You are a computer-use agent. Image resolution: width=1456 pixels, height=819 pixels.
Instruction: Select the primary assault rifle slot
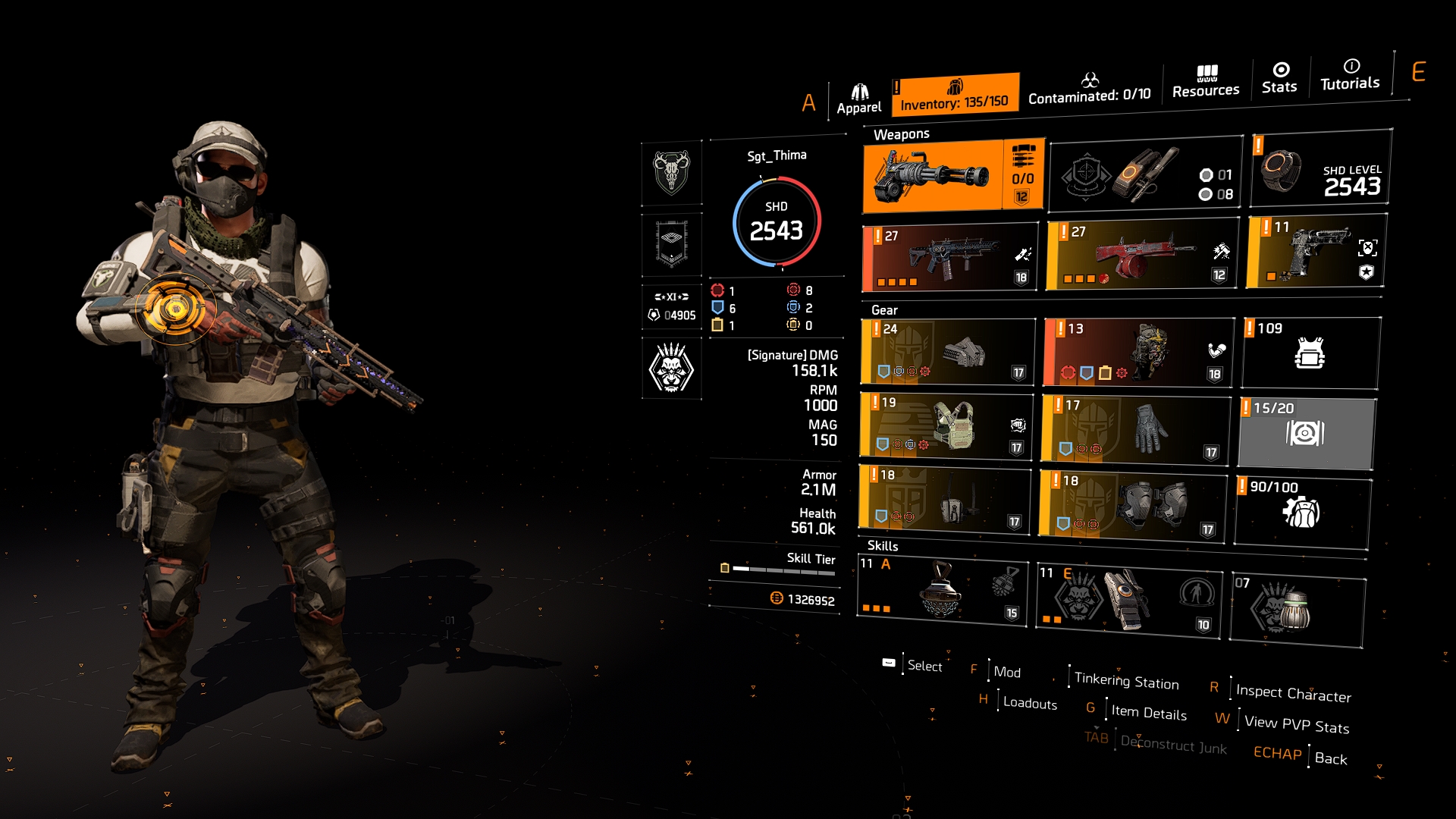[x=950, y=258]
